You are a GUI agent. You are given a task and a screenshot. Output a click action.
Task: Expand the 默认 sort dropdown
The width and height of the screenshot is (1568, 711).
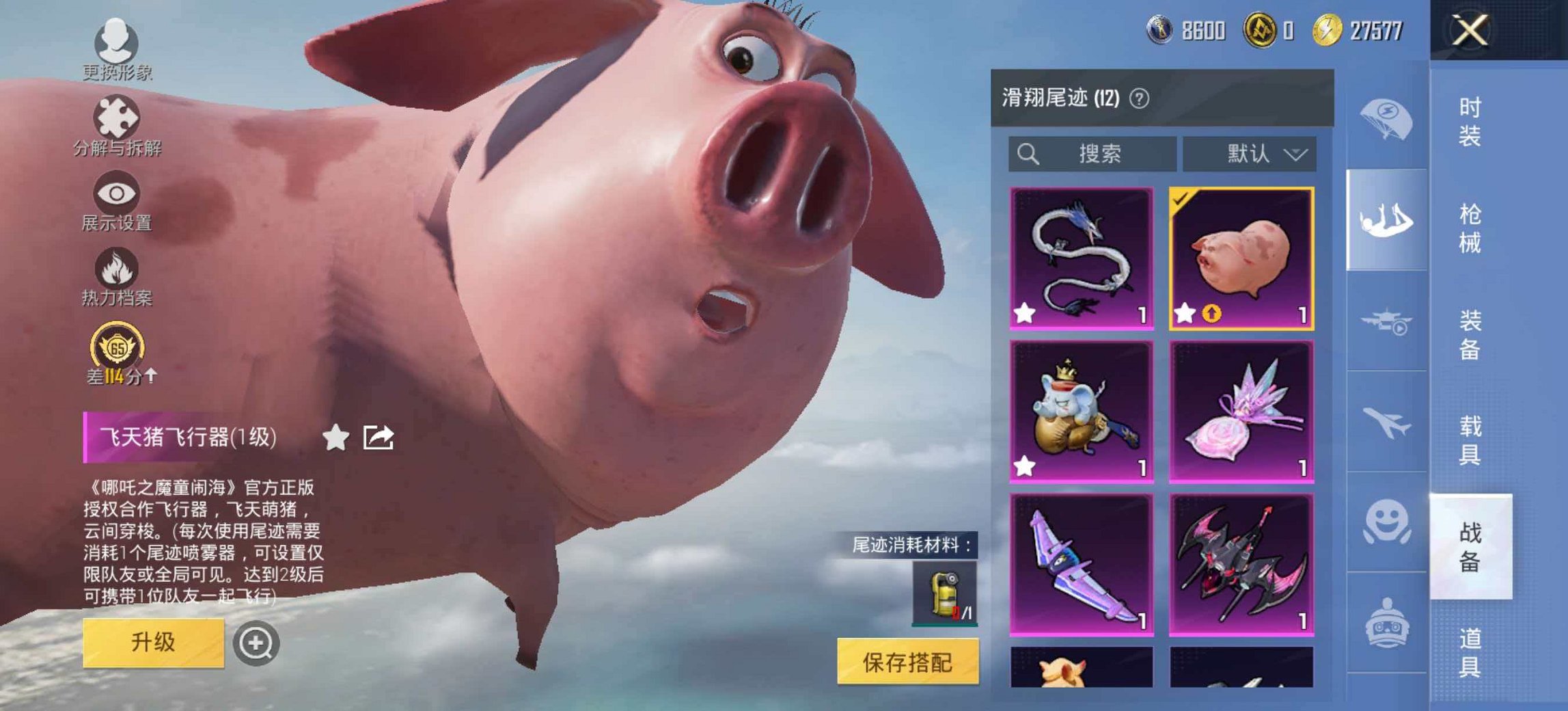pos(1249,154)
